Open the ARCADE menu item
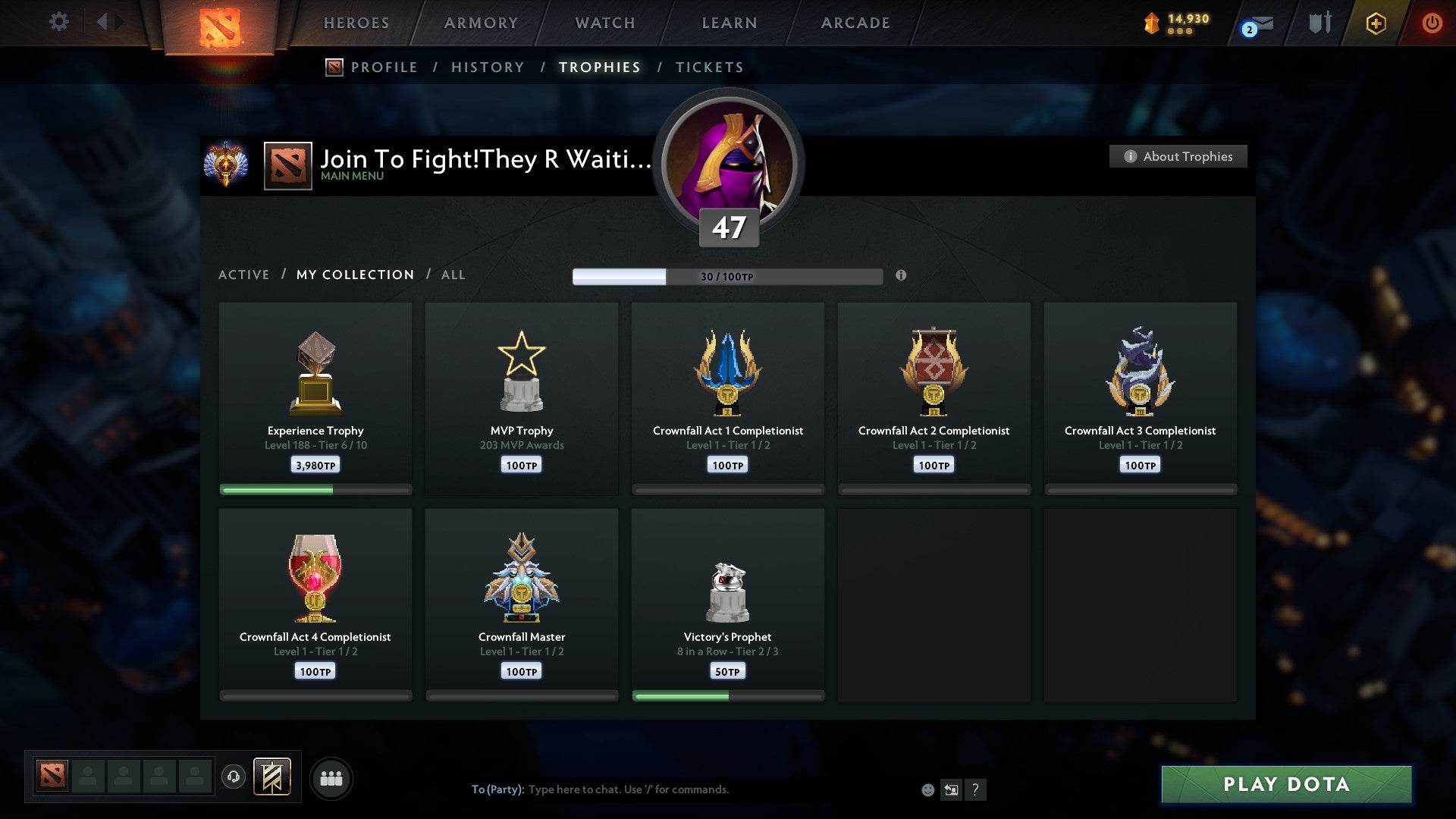Viewport: 1456px width, 819px height. (x=854, y=23)
